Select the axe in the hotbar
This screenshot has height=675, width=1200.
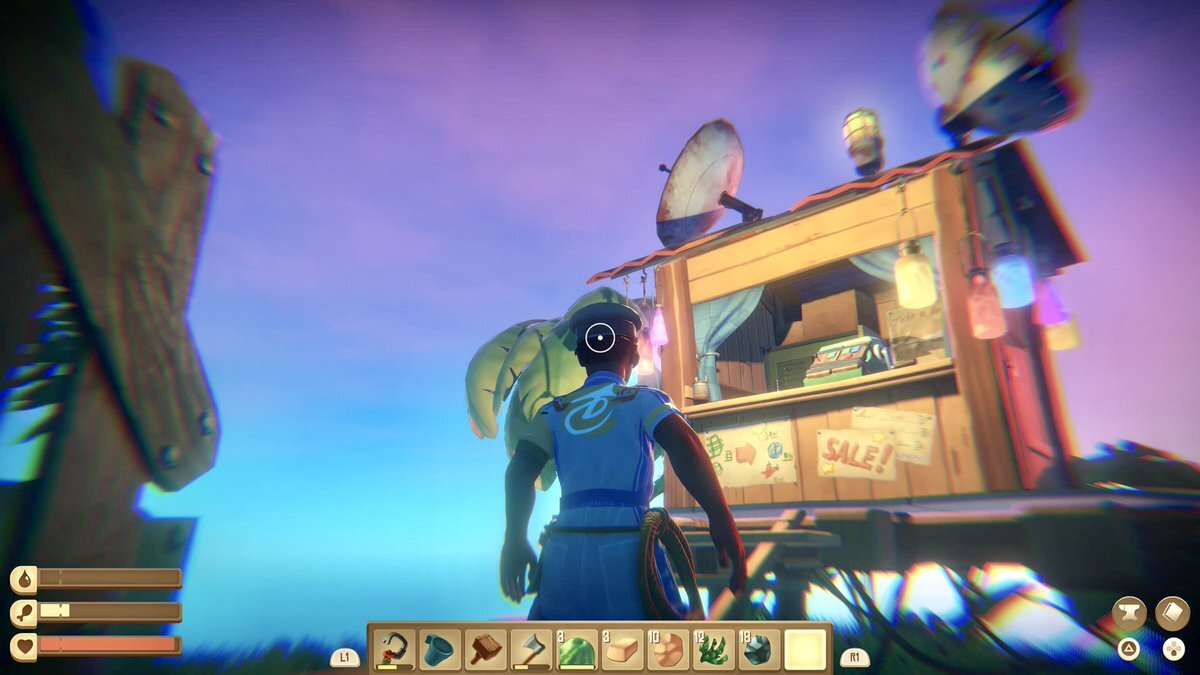pyautogui.click(x=532, y=650)
